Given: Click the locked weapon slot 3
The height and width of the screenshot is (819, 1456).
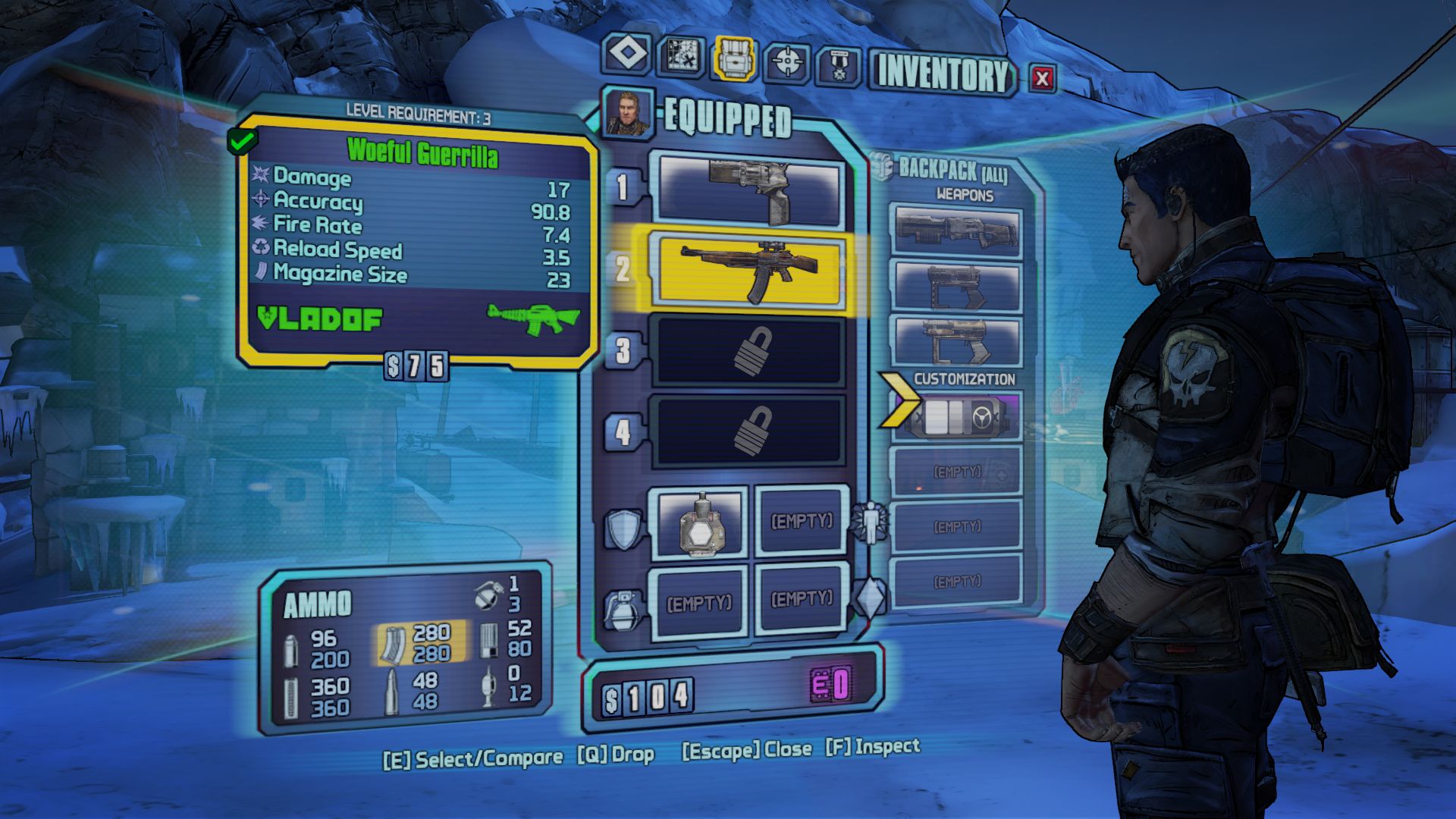Looking at the screenshot, I should click(x=750, y=351).
